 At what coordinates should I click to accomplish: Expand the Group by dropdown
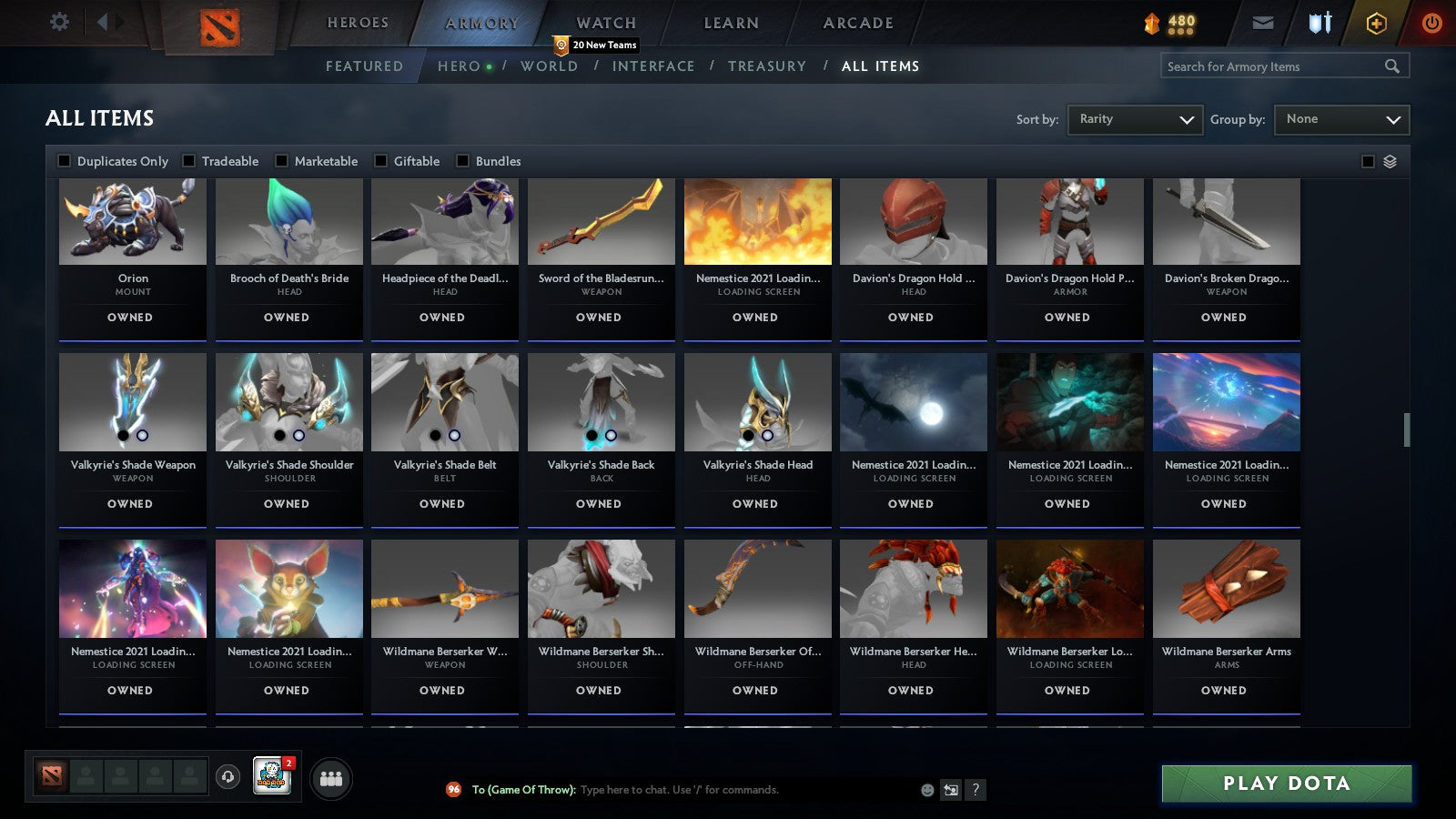click(x=1341, y=119)
